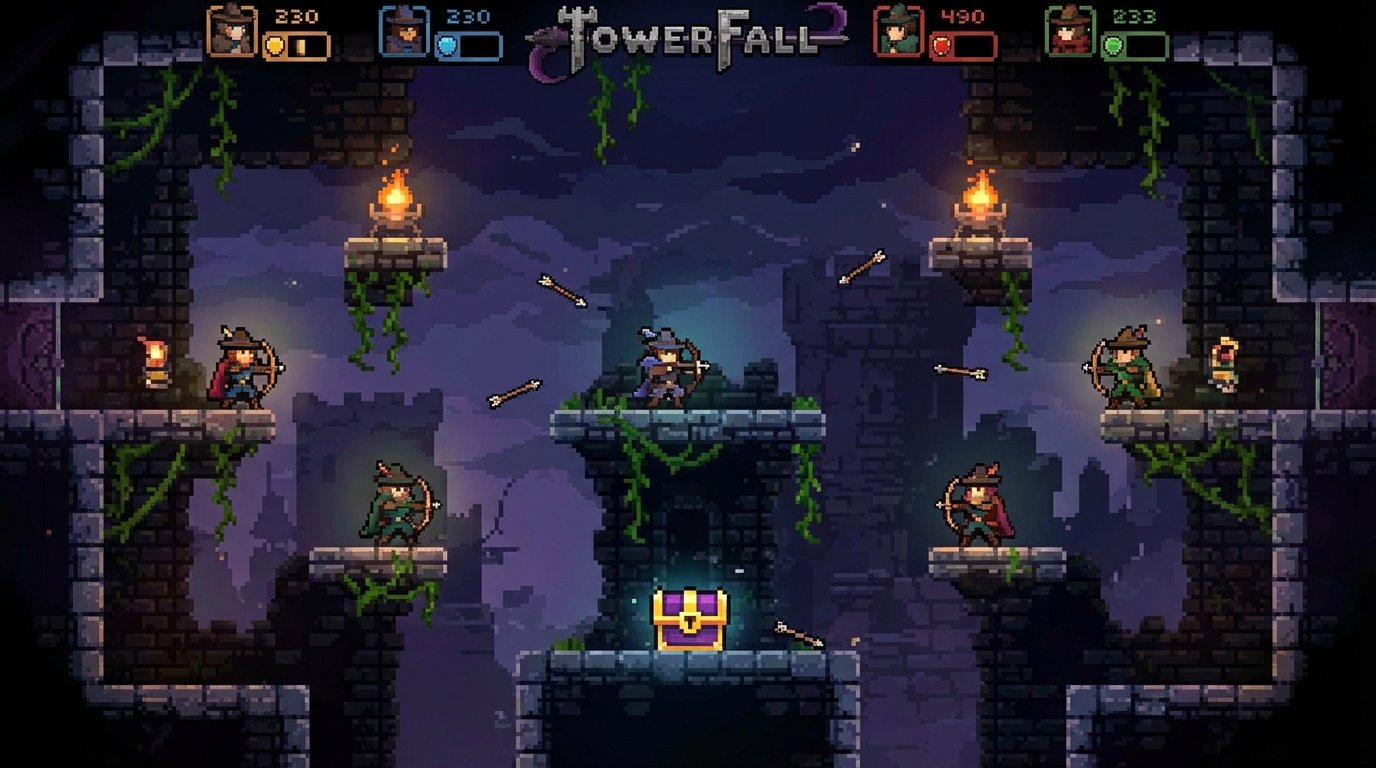Image resolution: width=1376 pixels, height=768 pixels.
Task: Select the blue player's portrait icon
Action: 404,30
